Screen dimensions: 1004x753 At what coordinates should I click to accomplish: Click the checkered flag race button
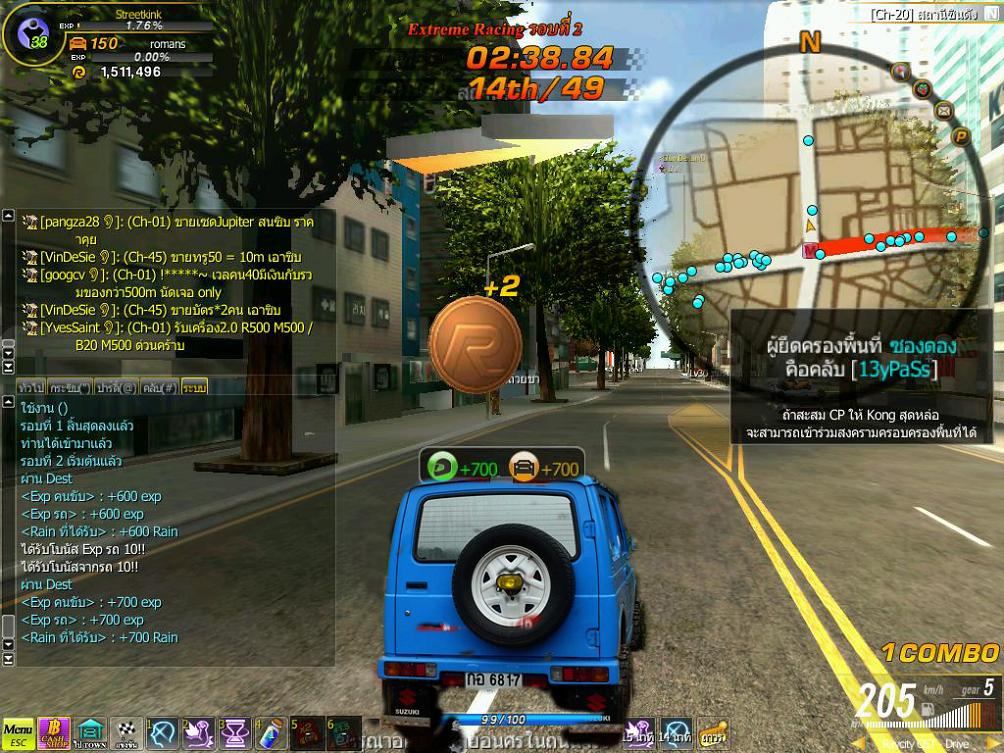(127, 734)
